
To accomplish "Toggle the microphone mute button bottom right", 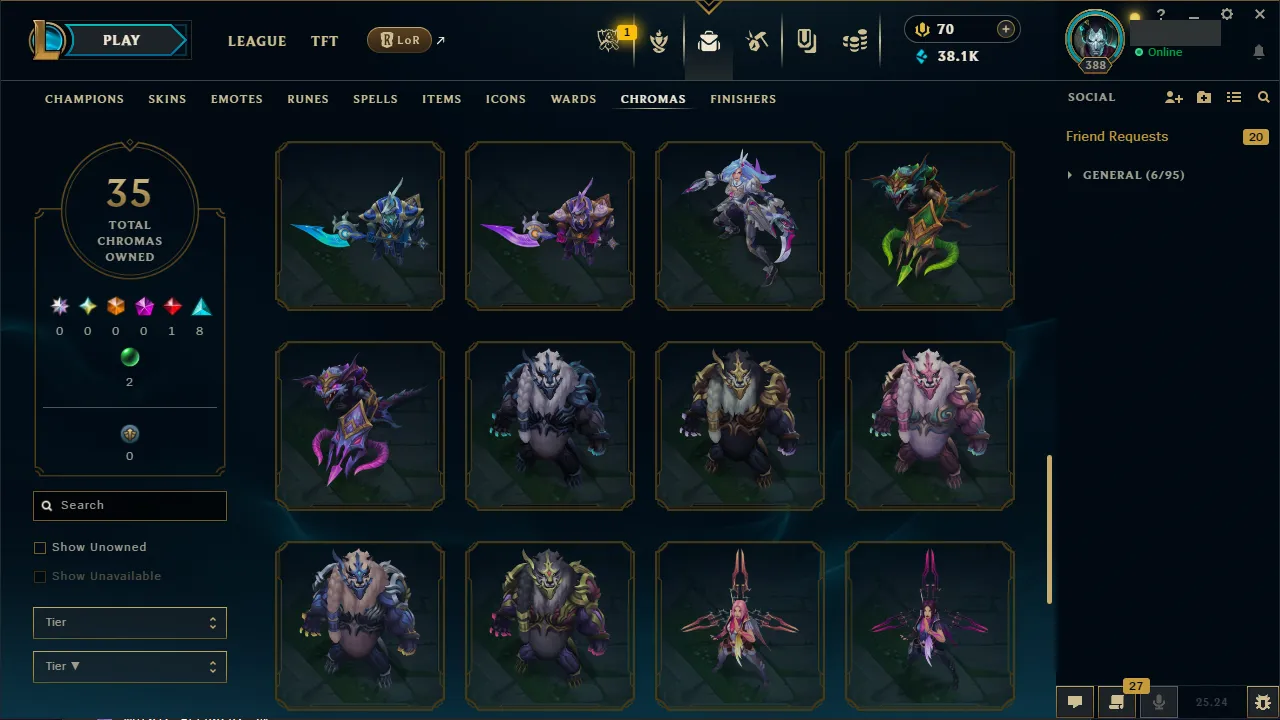I will [1158, 701].
